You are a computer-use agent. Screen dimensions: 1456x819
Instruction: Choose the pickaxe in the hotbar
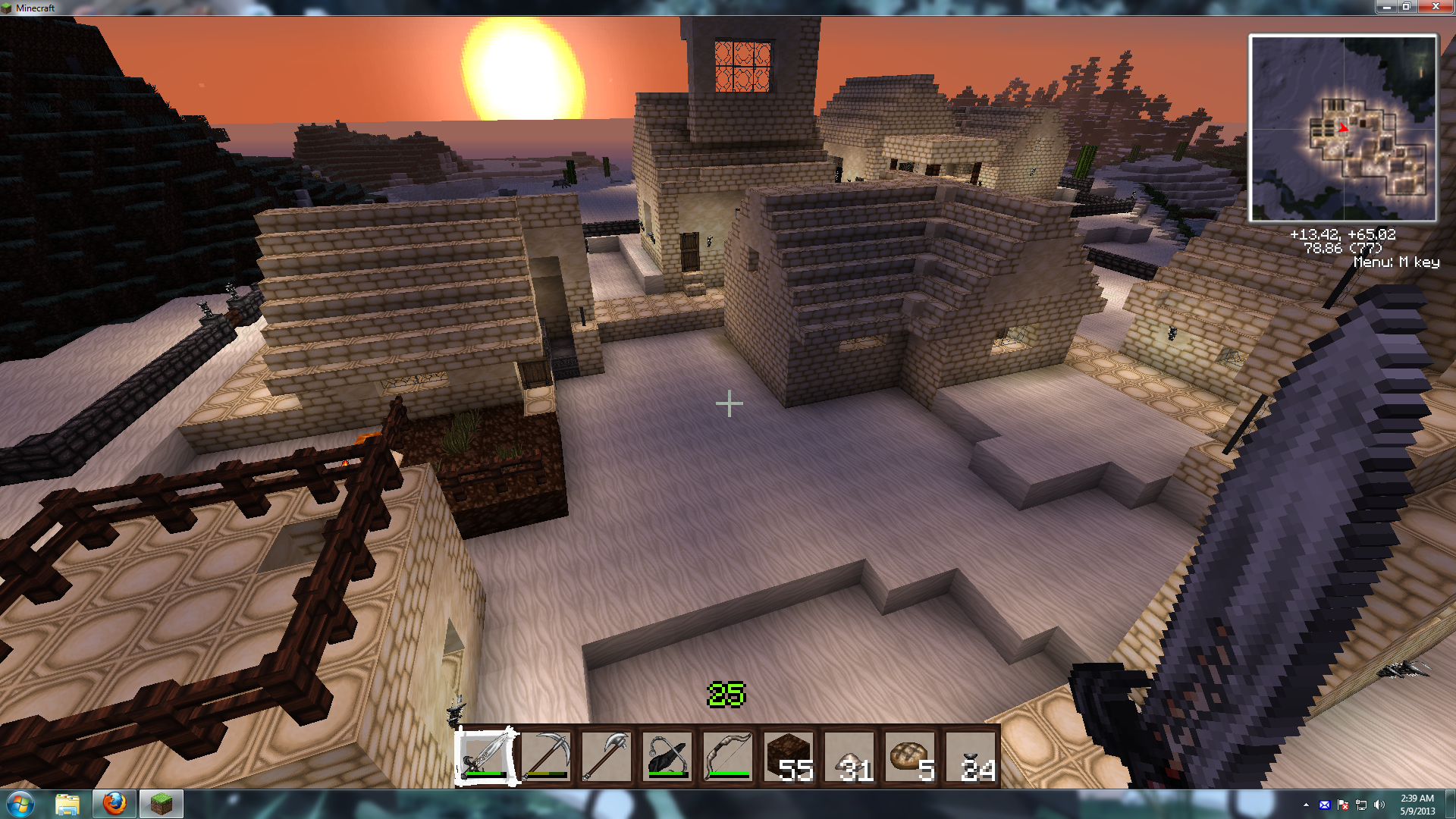(546, 756)
